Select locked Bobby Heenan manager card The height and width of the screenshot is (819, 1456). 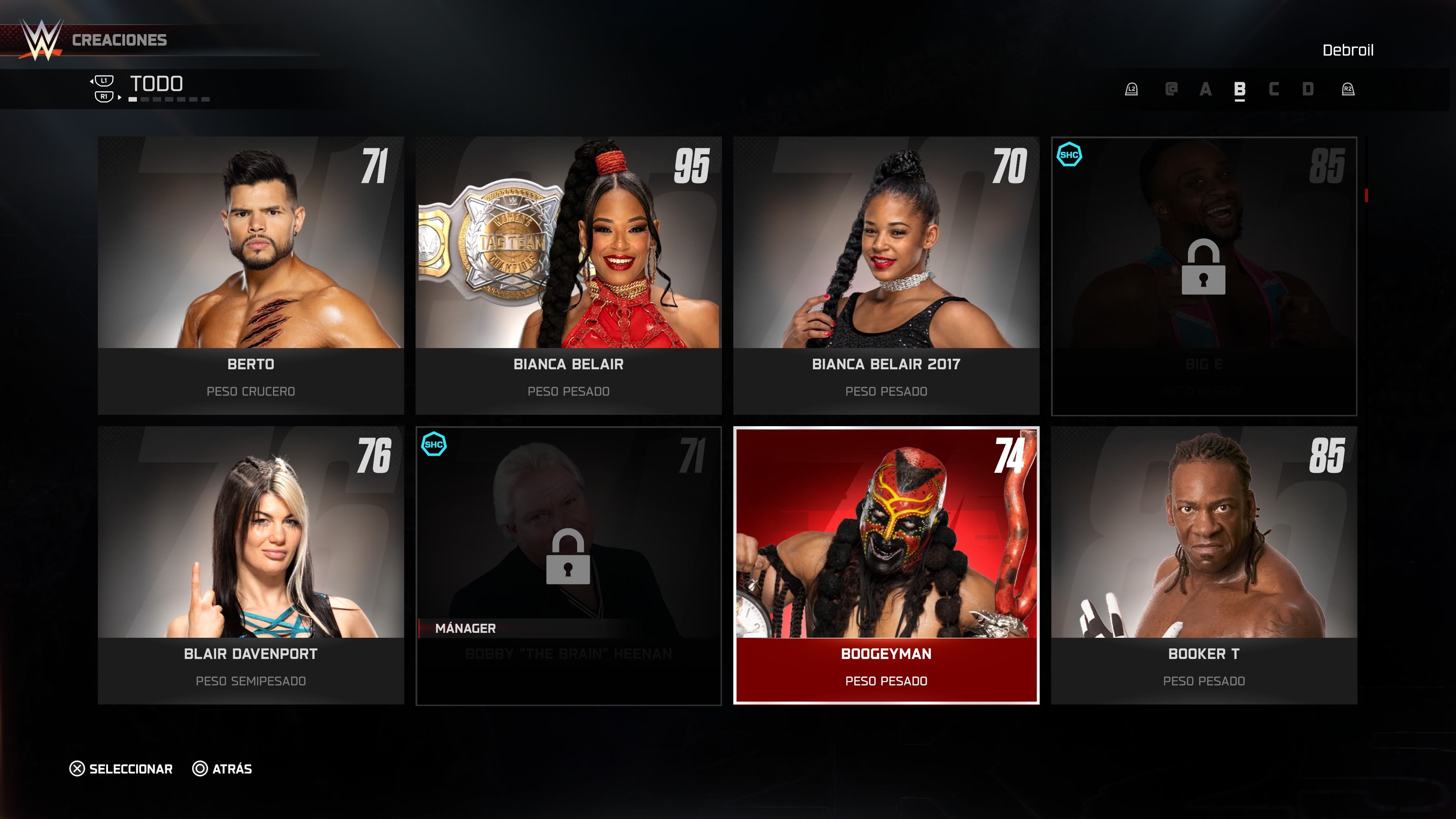(x=568, y=565)
